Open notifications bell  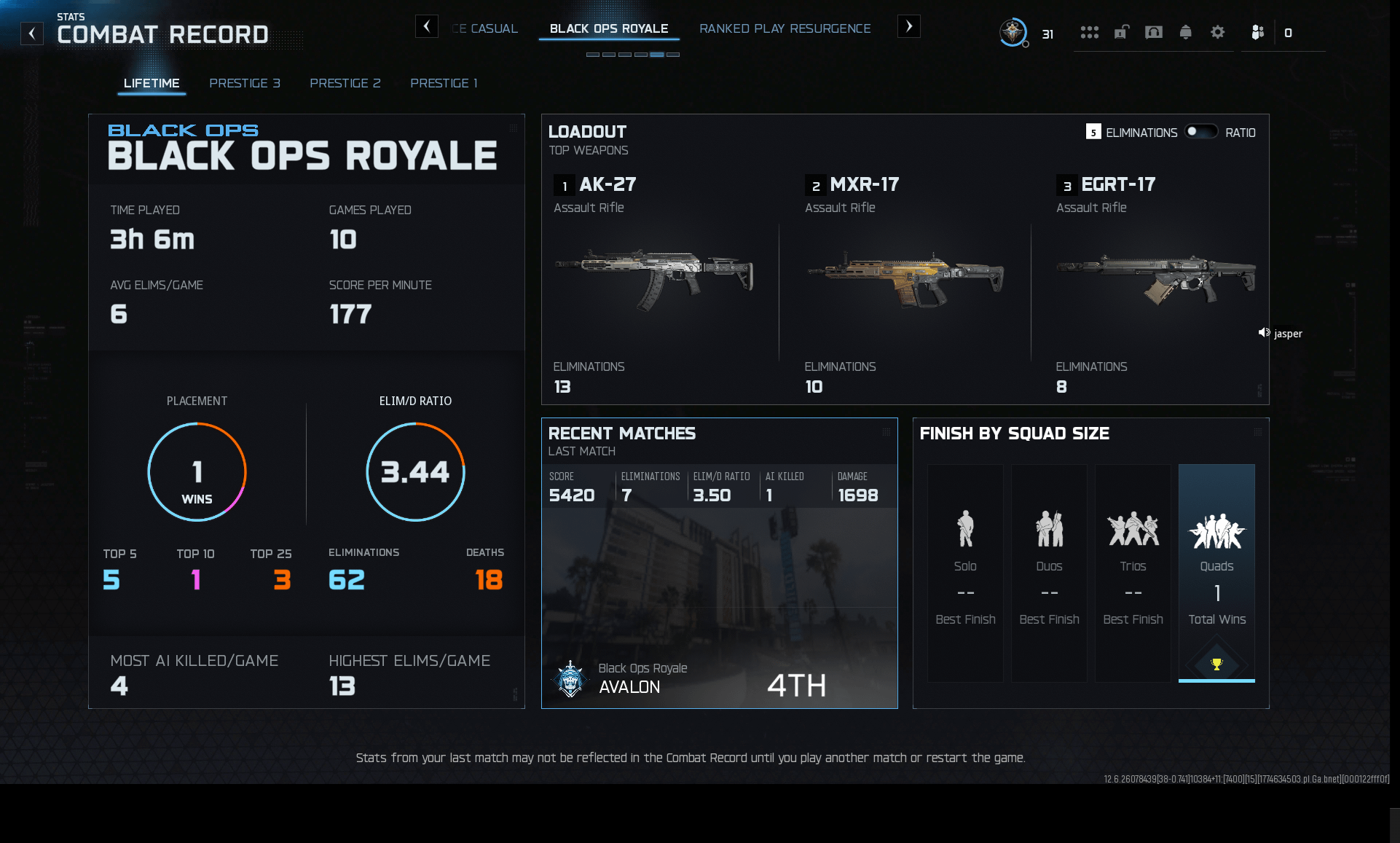click(1186, 33)
